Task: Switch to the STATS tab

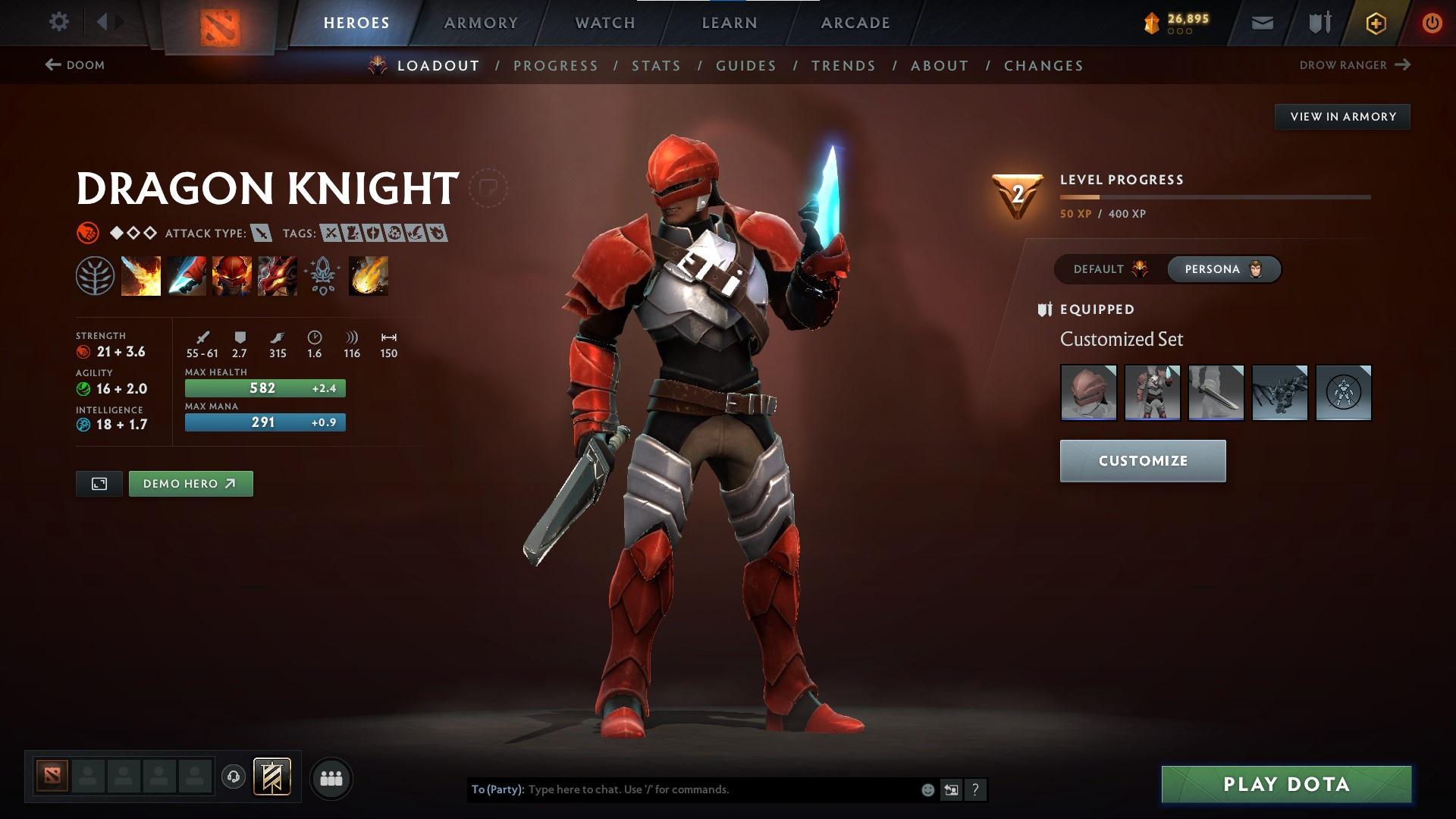Action: point(657,65)
